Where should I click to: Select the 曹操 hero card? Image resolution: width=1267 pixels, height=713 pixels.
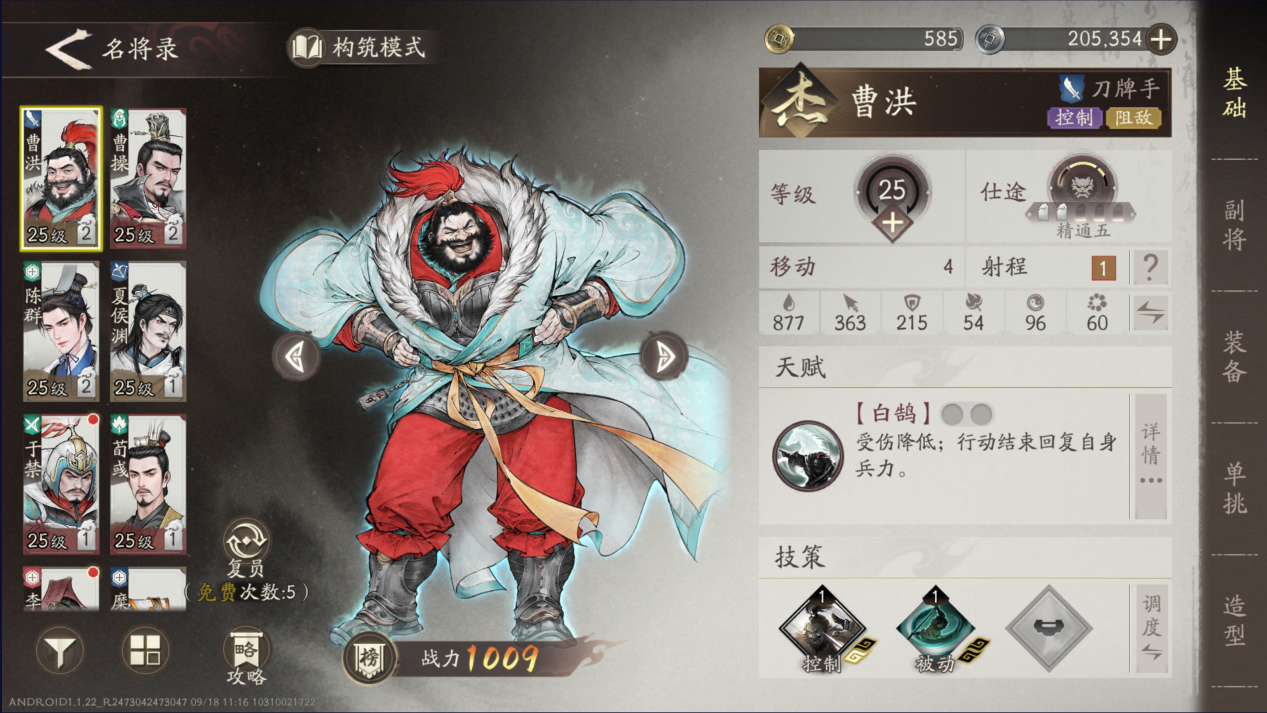[148, 178]
